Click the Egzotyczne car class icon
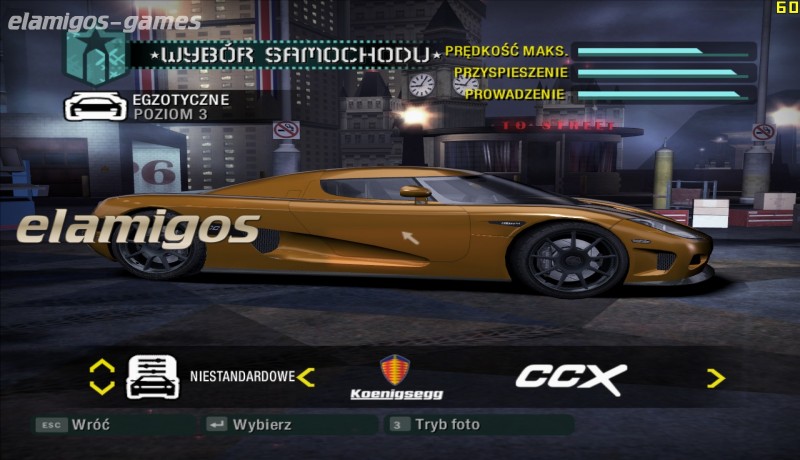This screenshot has width=800, height=460. click(x=95, y=106)
